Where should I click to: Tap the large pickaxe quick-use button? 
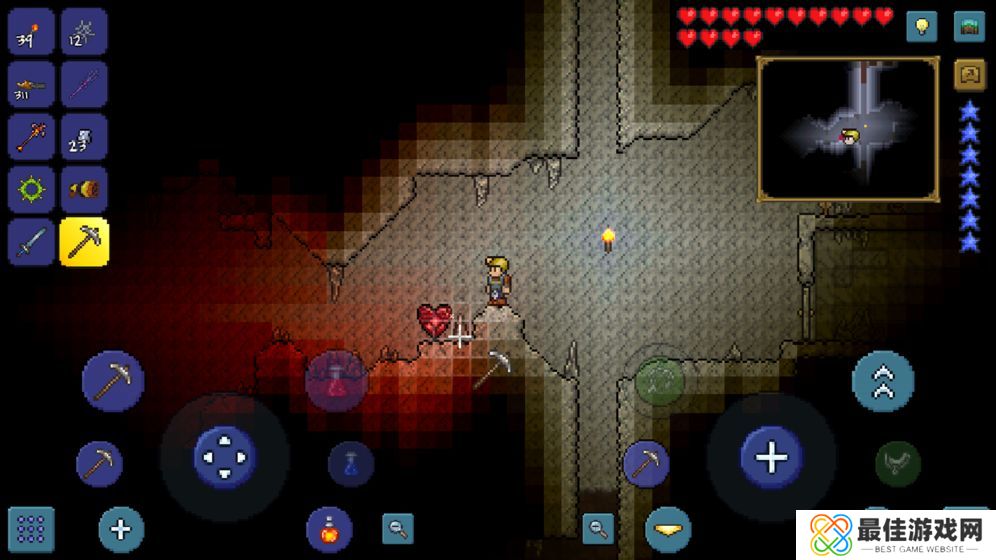point(112,381)
